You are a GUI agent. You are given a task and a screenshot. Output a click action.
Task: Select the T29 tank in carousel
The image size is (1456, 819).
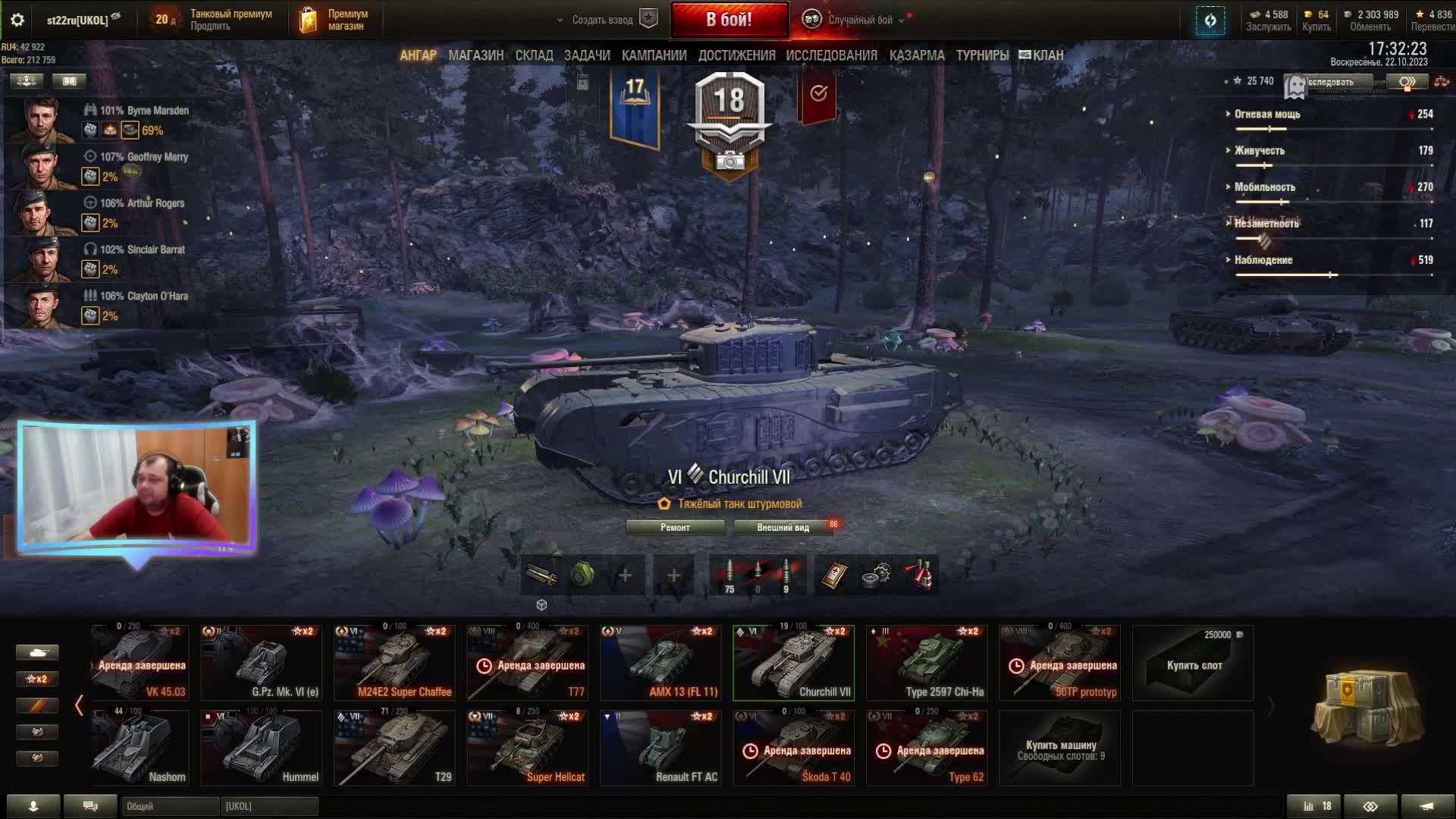click(394, 748)
